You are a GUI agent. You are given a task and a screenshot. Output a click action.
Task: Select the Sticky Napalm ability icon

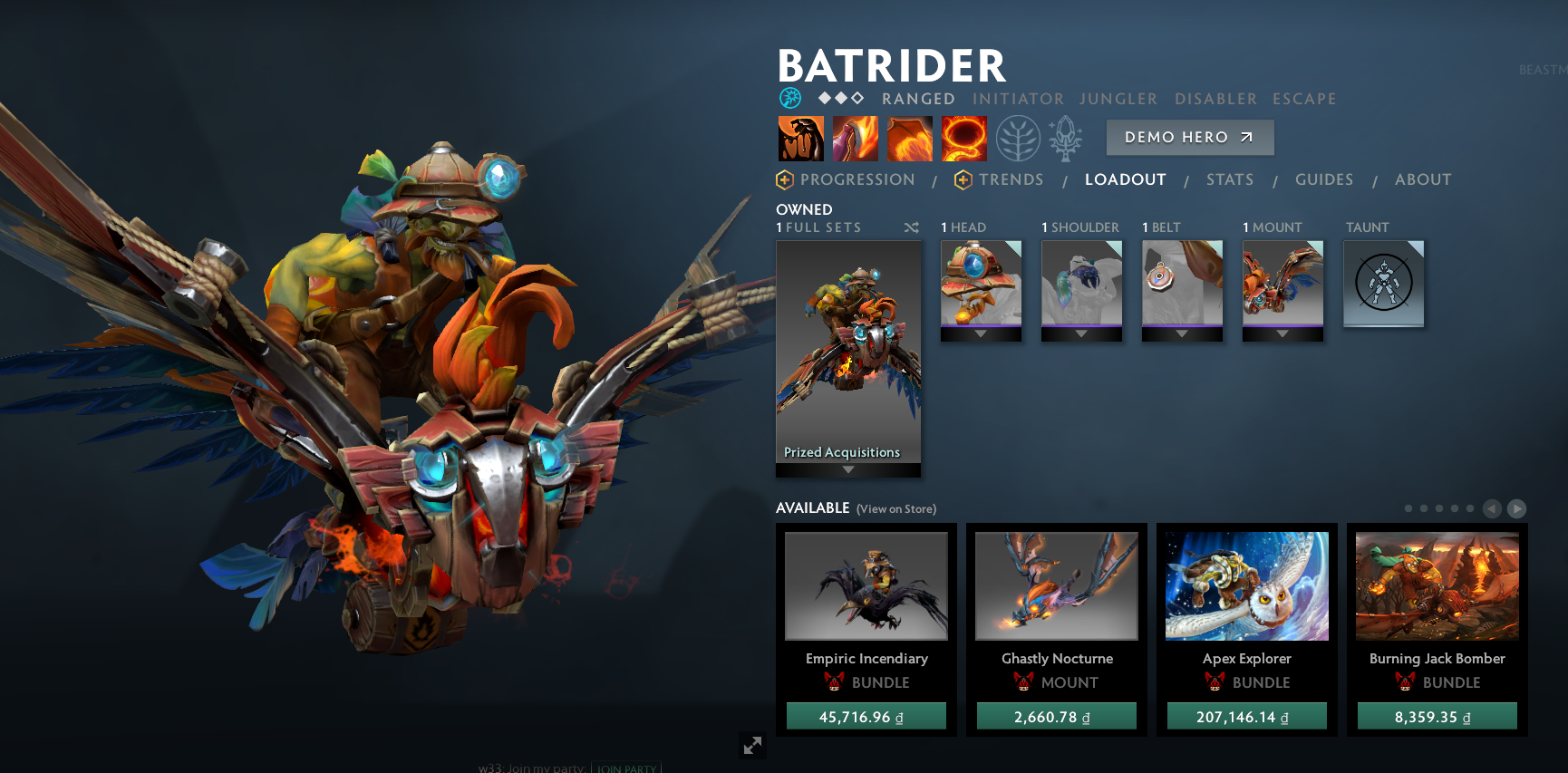click(x=799, y=138)
